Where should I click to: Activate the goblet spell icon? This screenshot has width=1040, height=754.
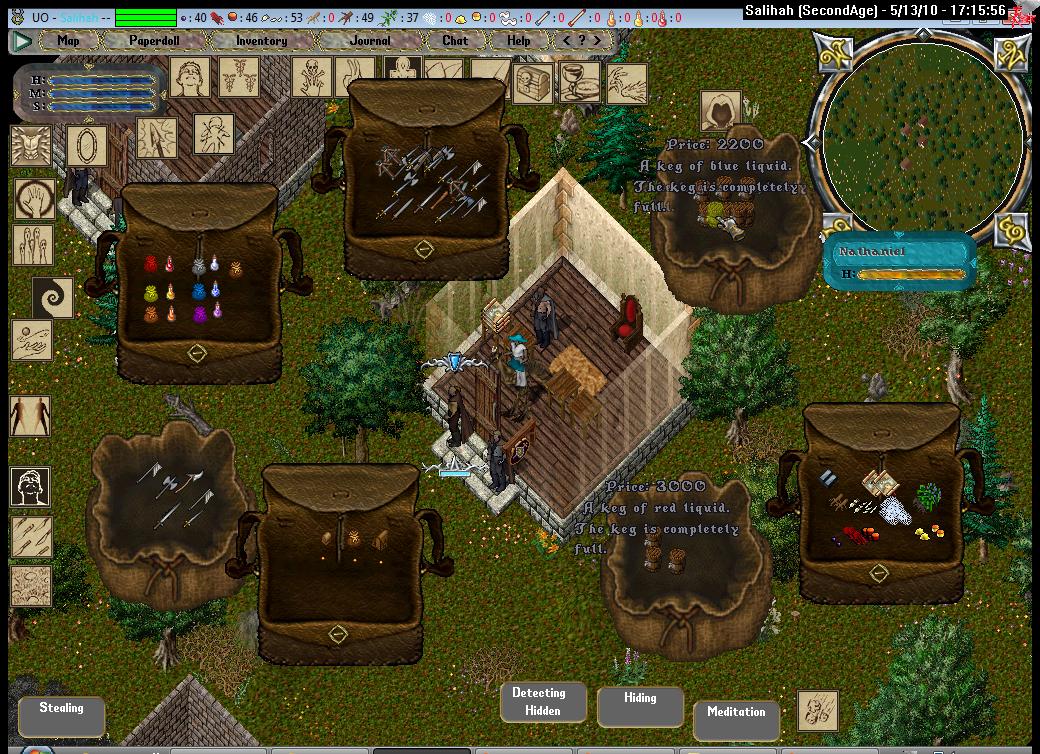coord(581,85)
